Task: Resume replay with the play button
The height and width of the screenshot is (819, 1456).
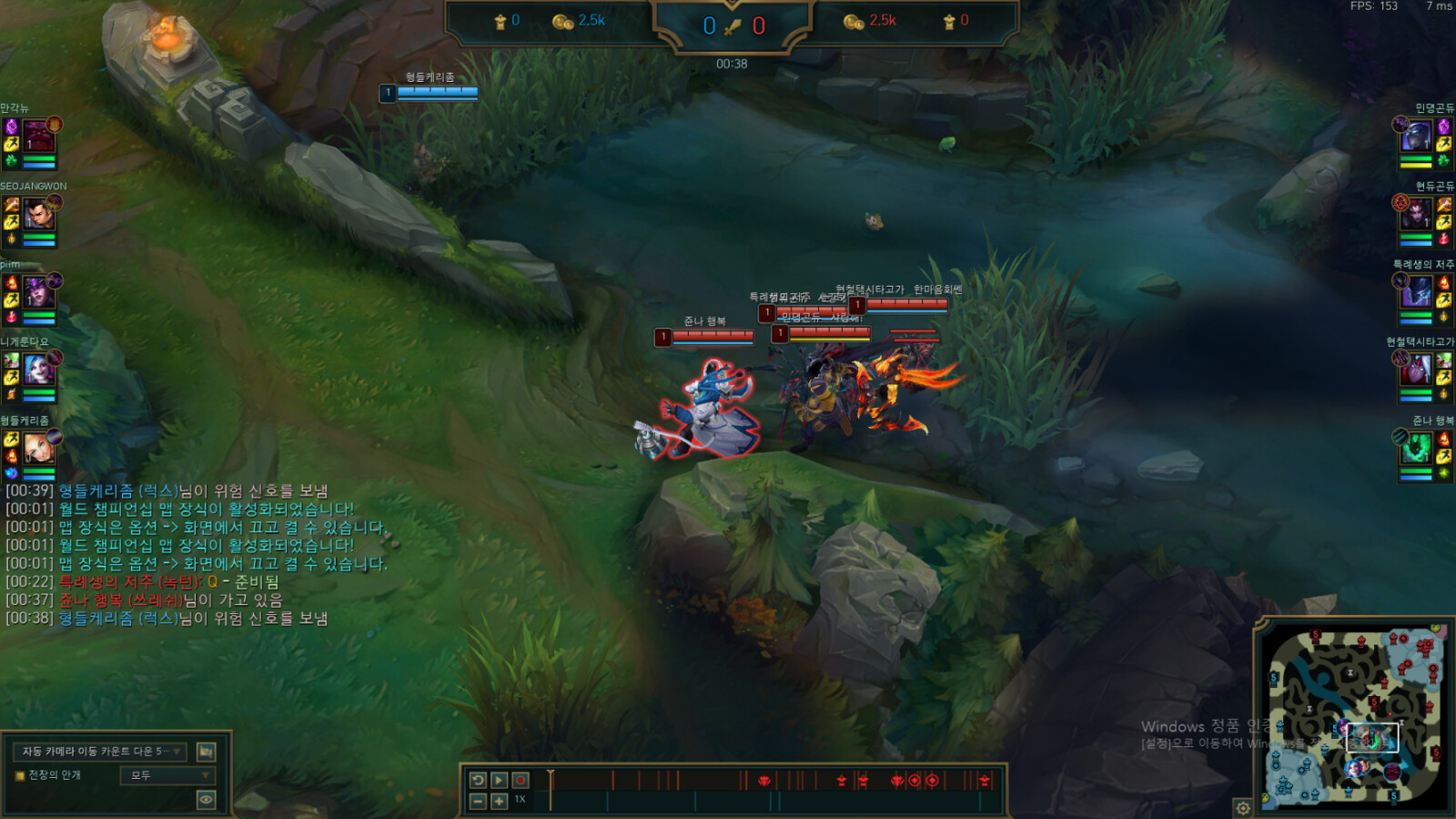Action: point(499,780)
